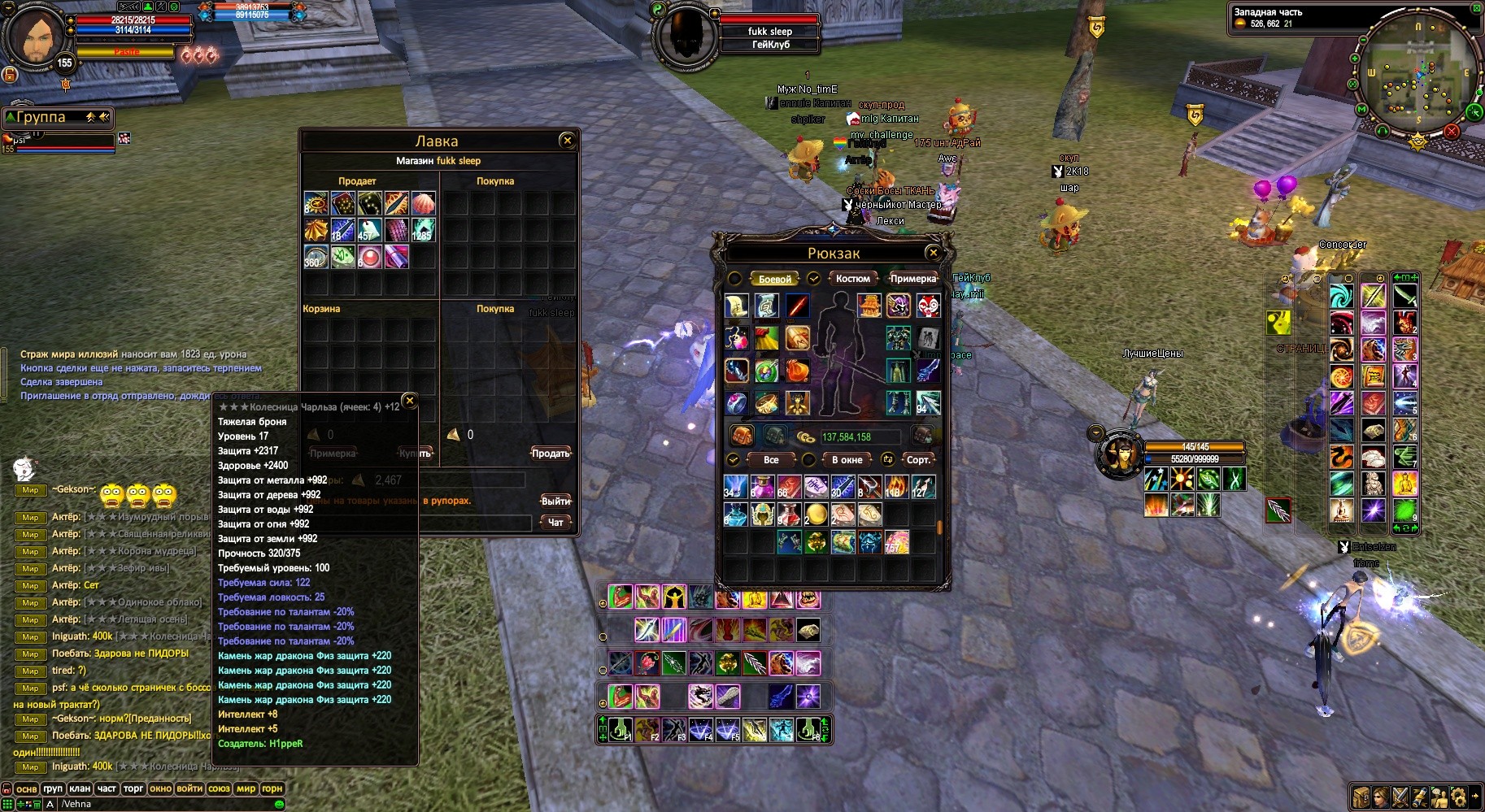Screen dimensions: 1485x812
Task: Close the item tooltip popup
Action: point(410,400)
